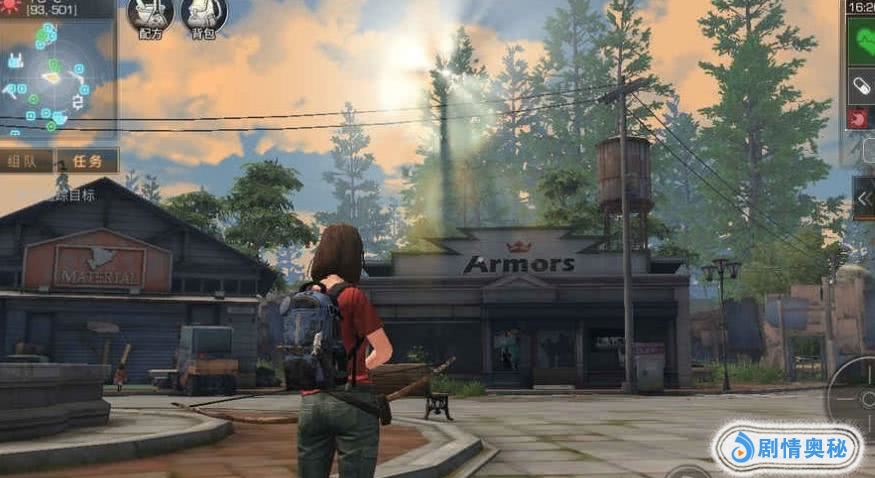Switch to the 组队 team tab
875x478 pixels.
point(25,161)
